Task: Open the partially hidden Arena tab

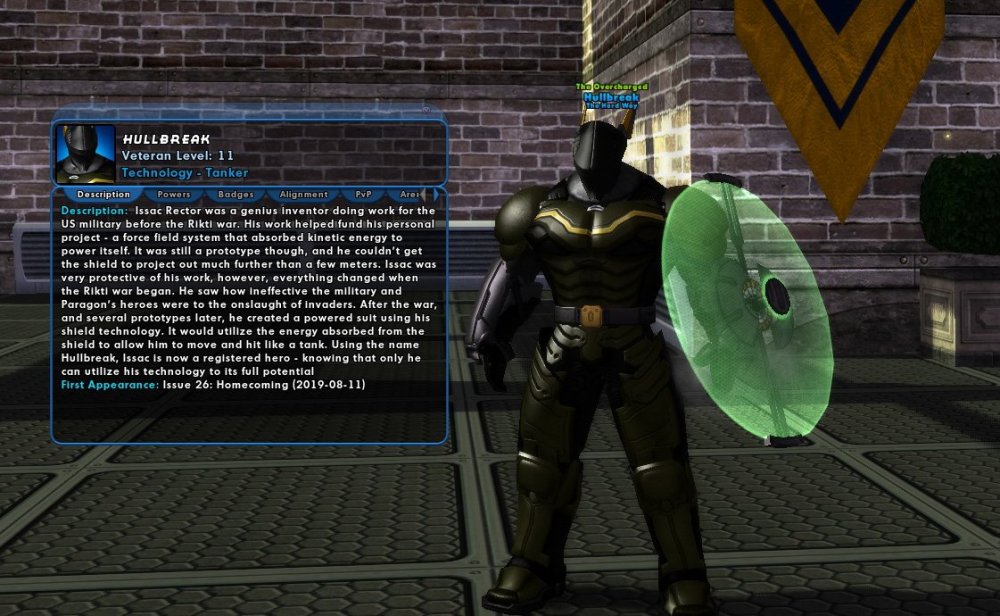Action: point(409,194)
